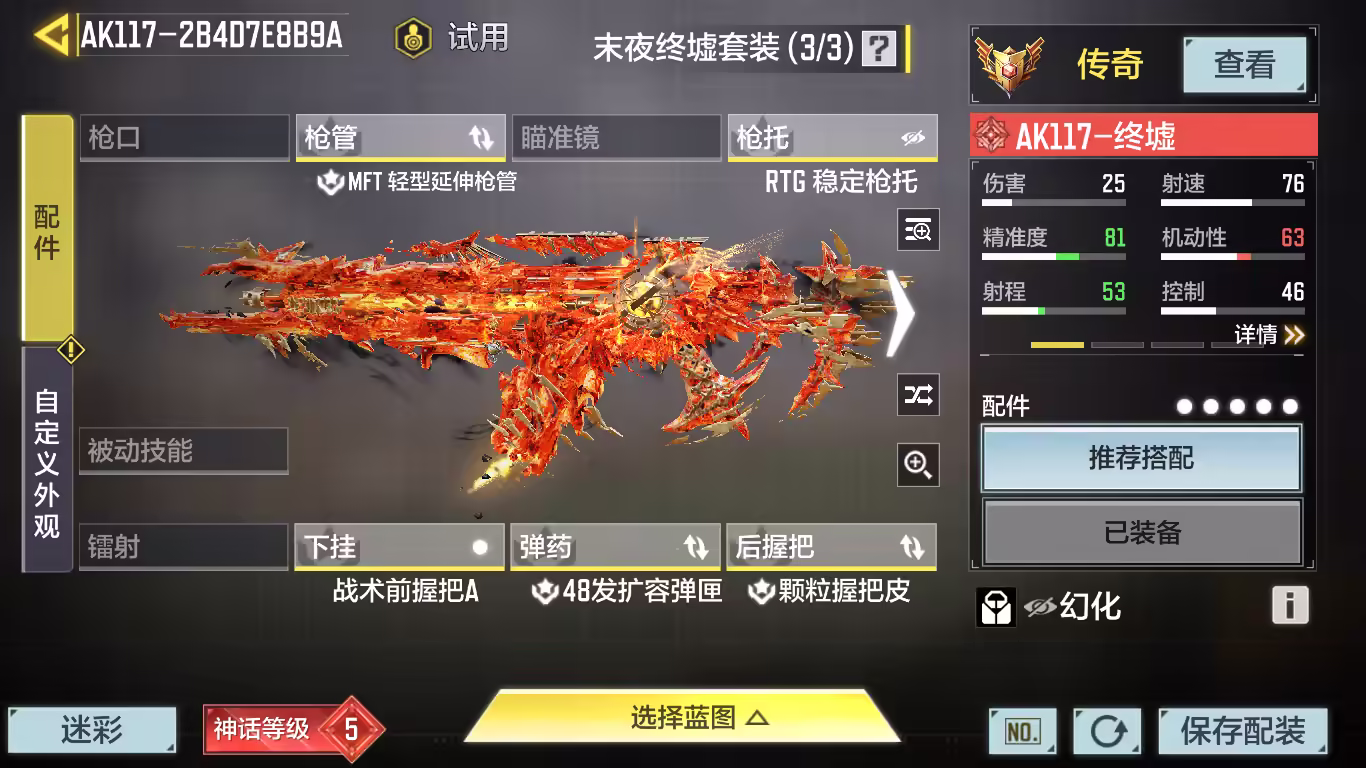
Task: Open the 枪托 stock attachment slot
Action: coord(832,138)
